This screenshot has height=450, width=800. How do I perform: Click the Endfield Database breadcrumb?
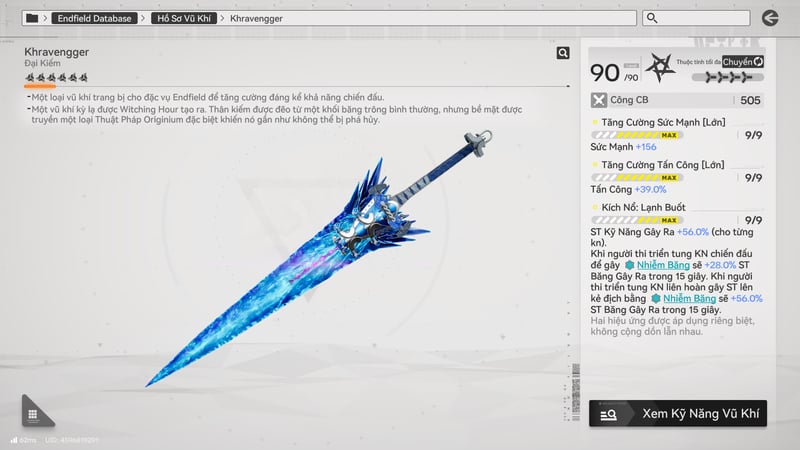click(95, 18)
